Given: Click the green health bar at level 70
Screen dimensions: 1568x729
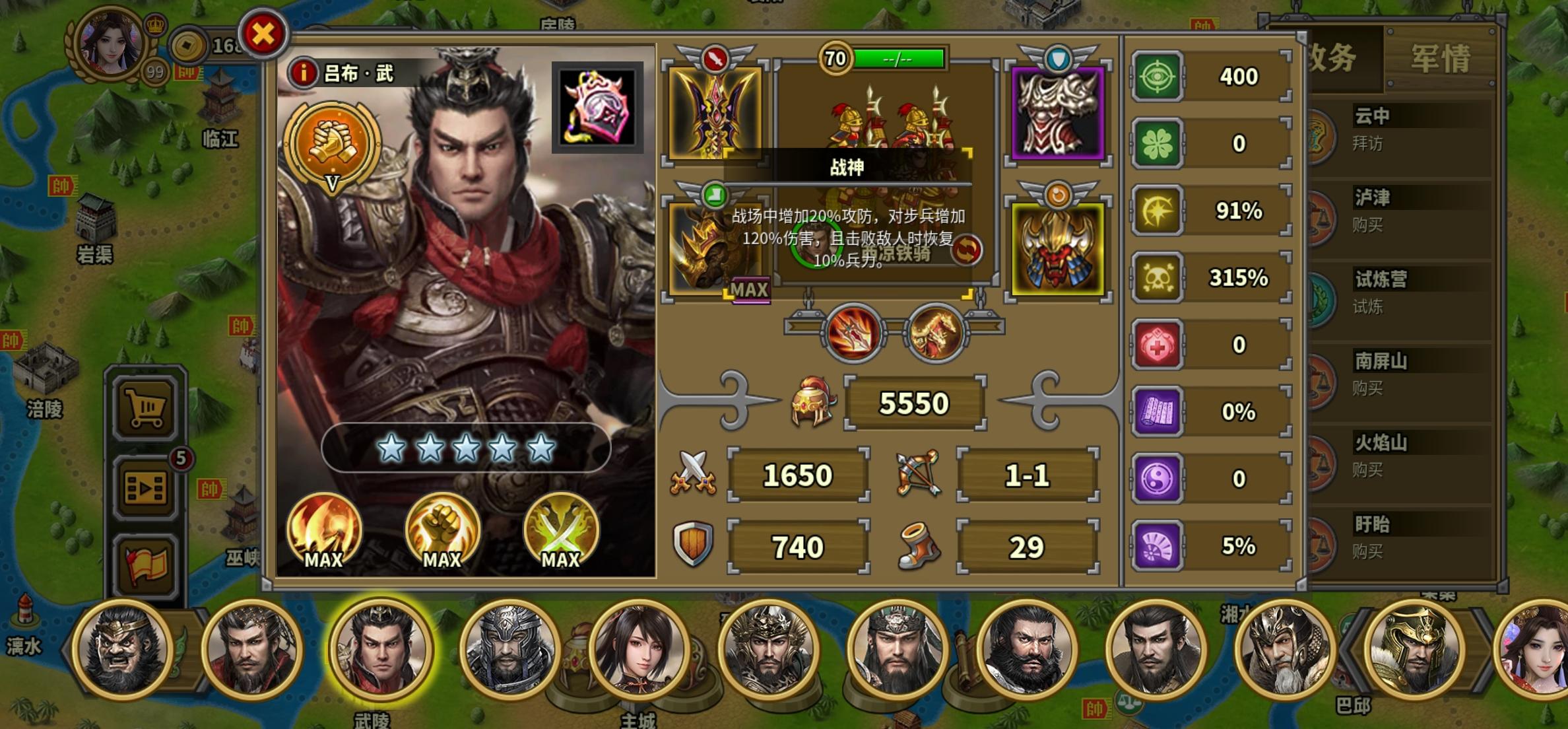Looking at the screenshot, I should (x=900, y=59).
